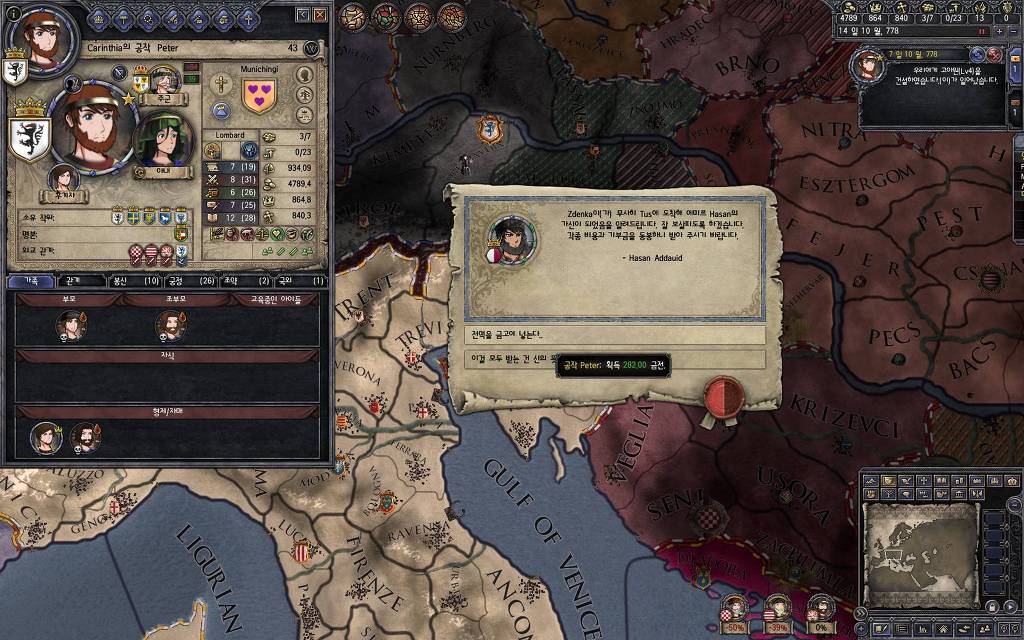
Task: Open the Court tab showing (26)
Action: click(191, 281)
